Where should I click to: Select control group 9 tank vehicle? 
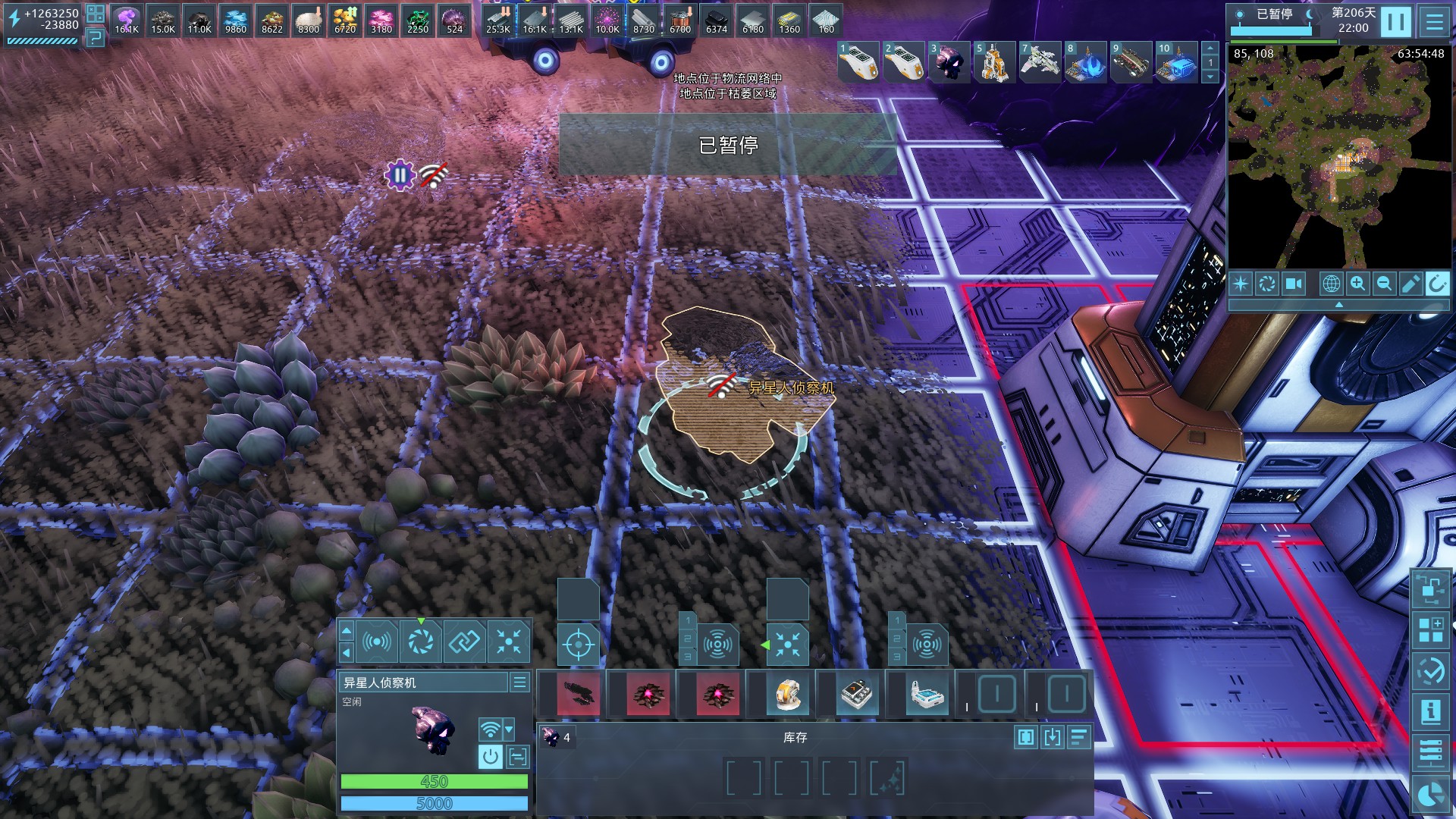1130,62
